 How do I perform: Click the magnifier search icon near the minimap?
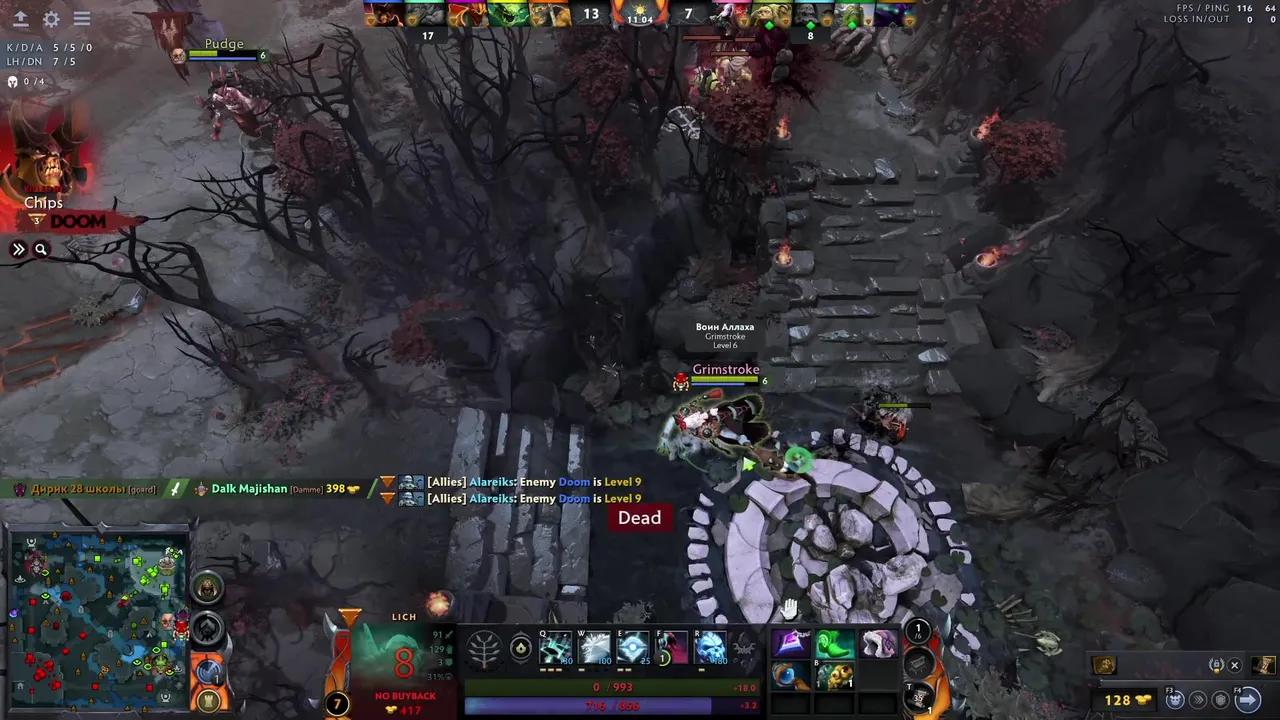(x=40, y=248)
